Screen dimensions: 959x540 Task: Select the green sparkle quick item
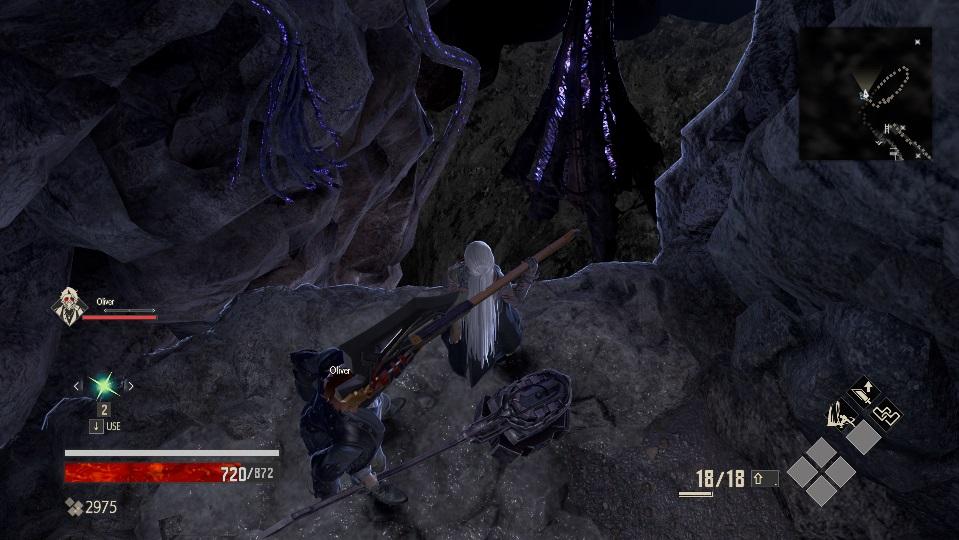coord(102,385)
